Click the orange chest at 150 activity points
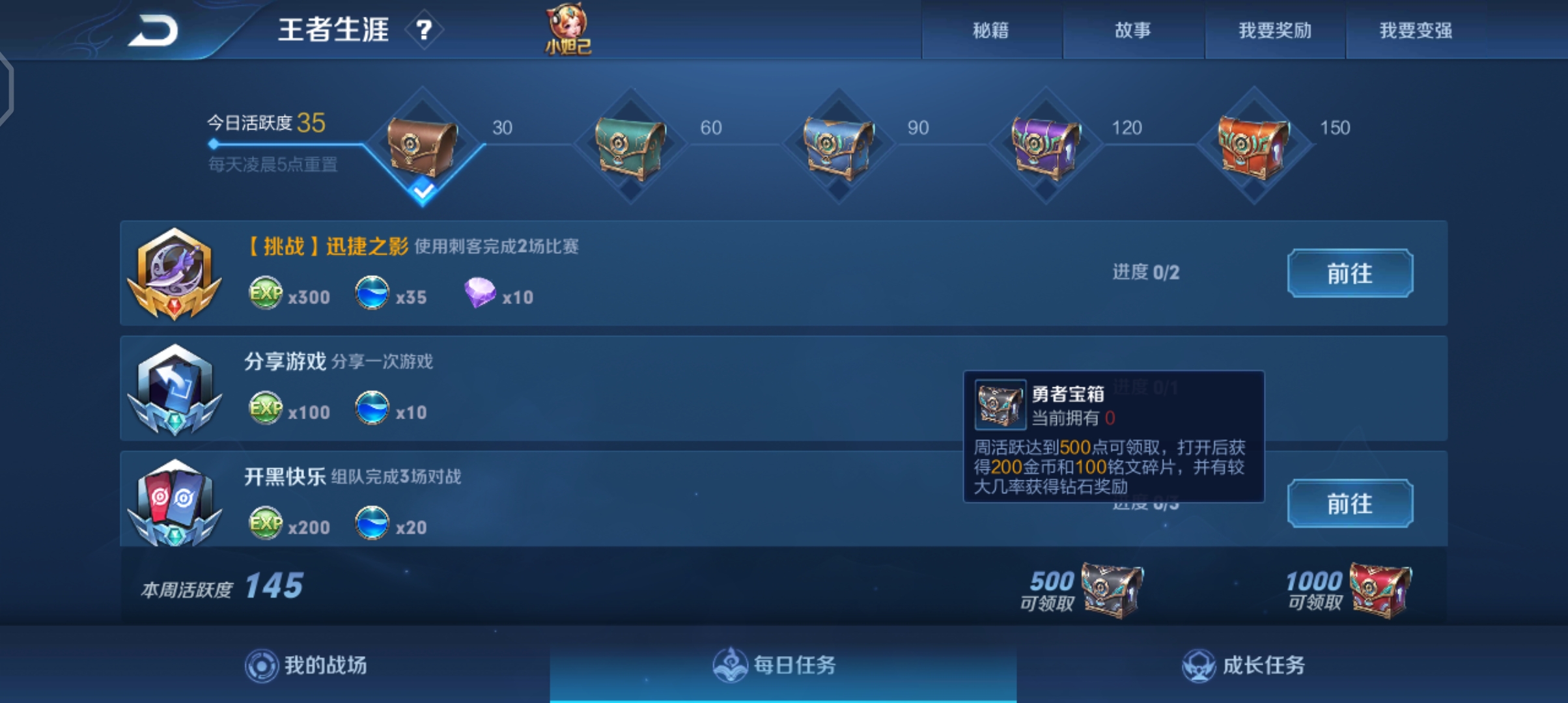 click(x=1253, y=146)
